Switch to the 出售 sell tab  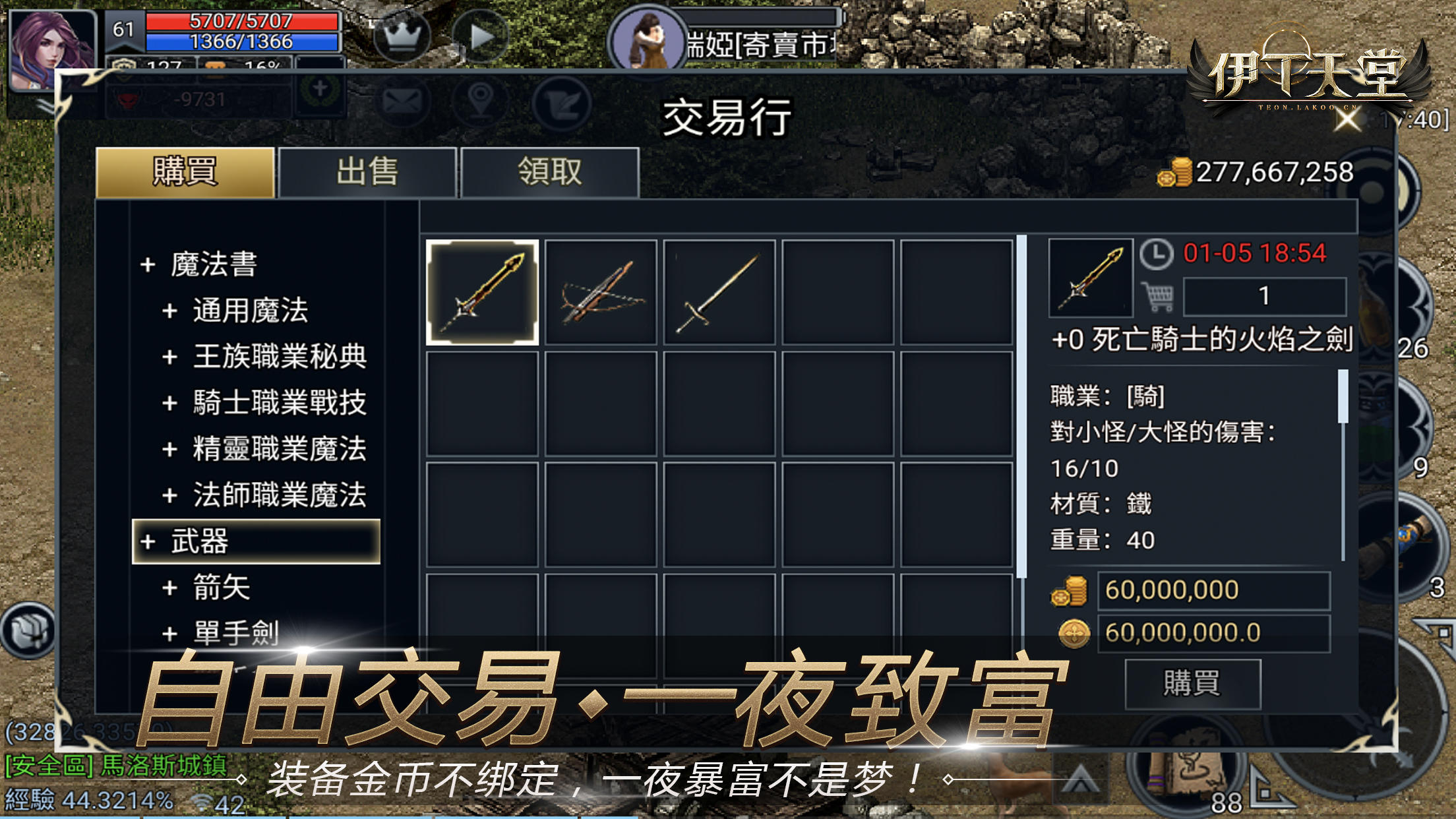[368, 171]
